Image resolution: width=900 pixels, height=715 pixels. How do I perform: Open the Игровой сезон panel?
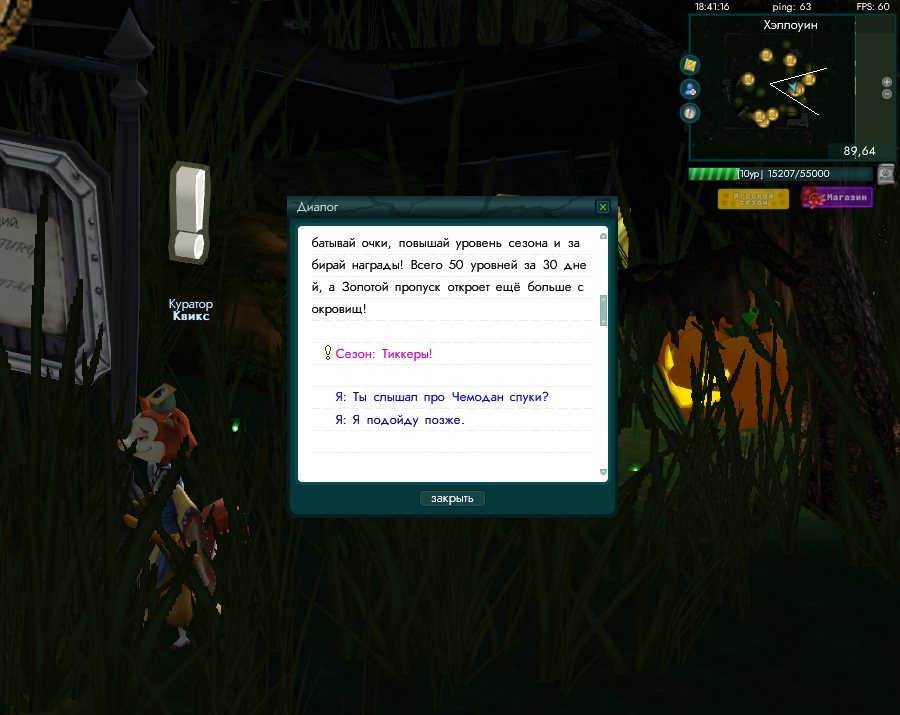tap(753, 198)
